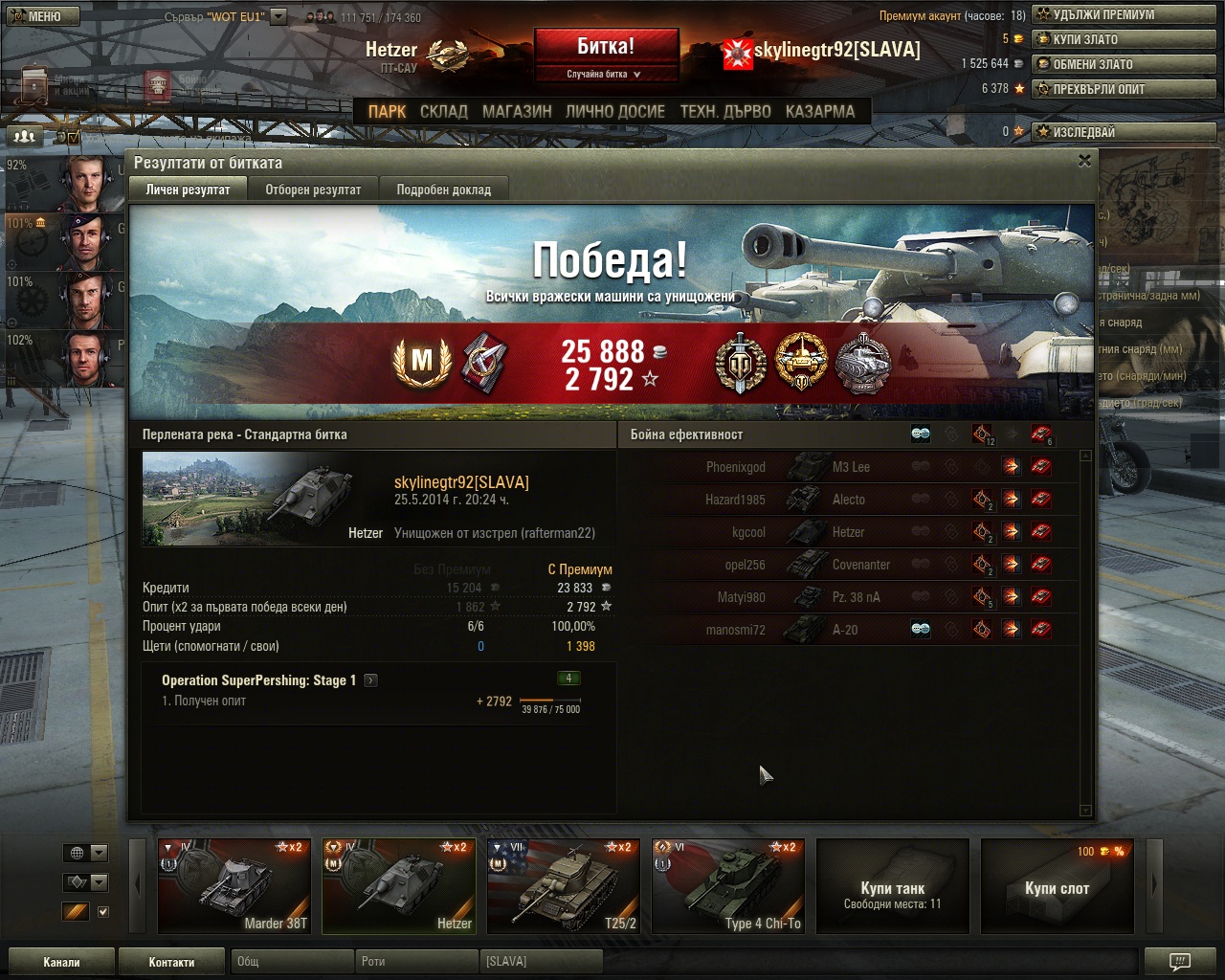Image resolution: width=1225 pixels, height=980 pixels.
Task: Extend premium with УДЪЛЖИ ПРЕМИУМ
Action: [x=1124, y=14]
